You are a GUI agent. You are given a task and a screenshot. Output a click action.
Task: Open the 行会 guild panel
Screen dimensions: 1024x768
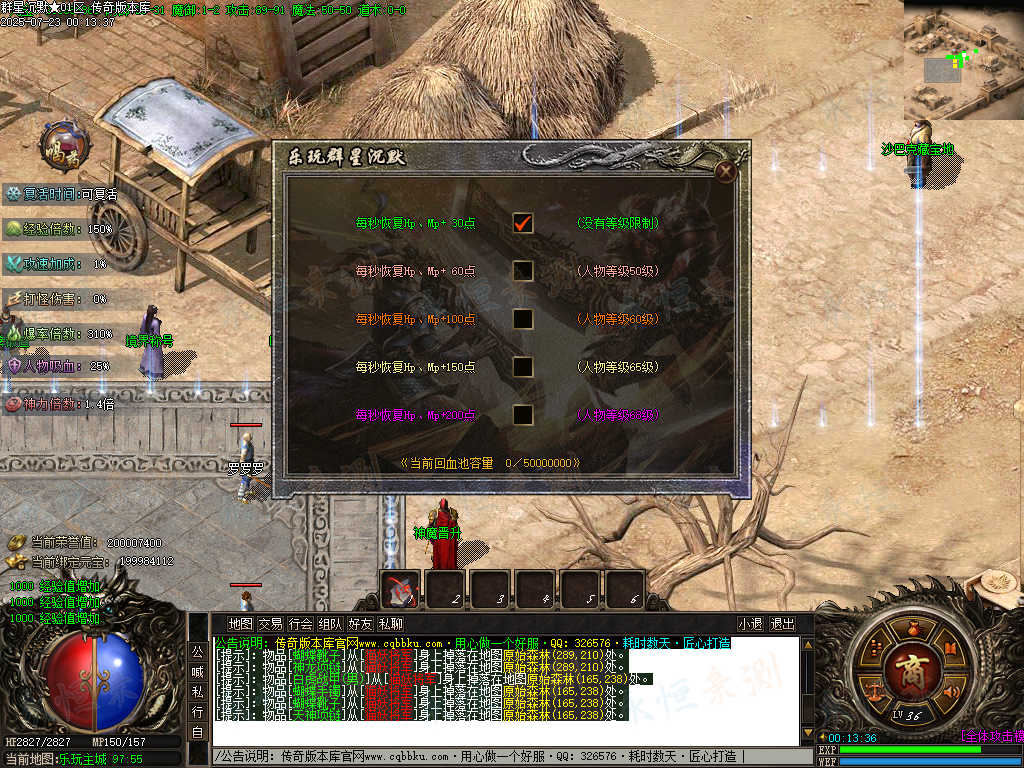point(300,624)
